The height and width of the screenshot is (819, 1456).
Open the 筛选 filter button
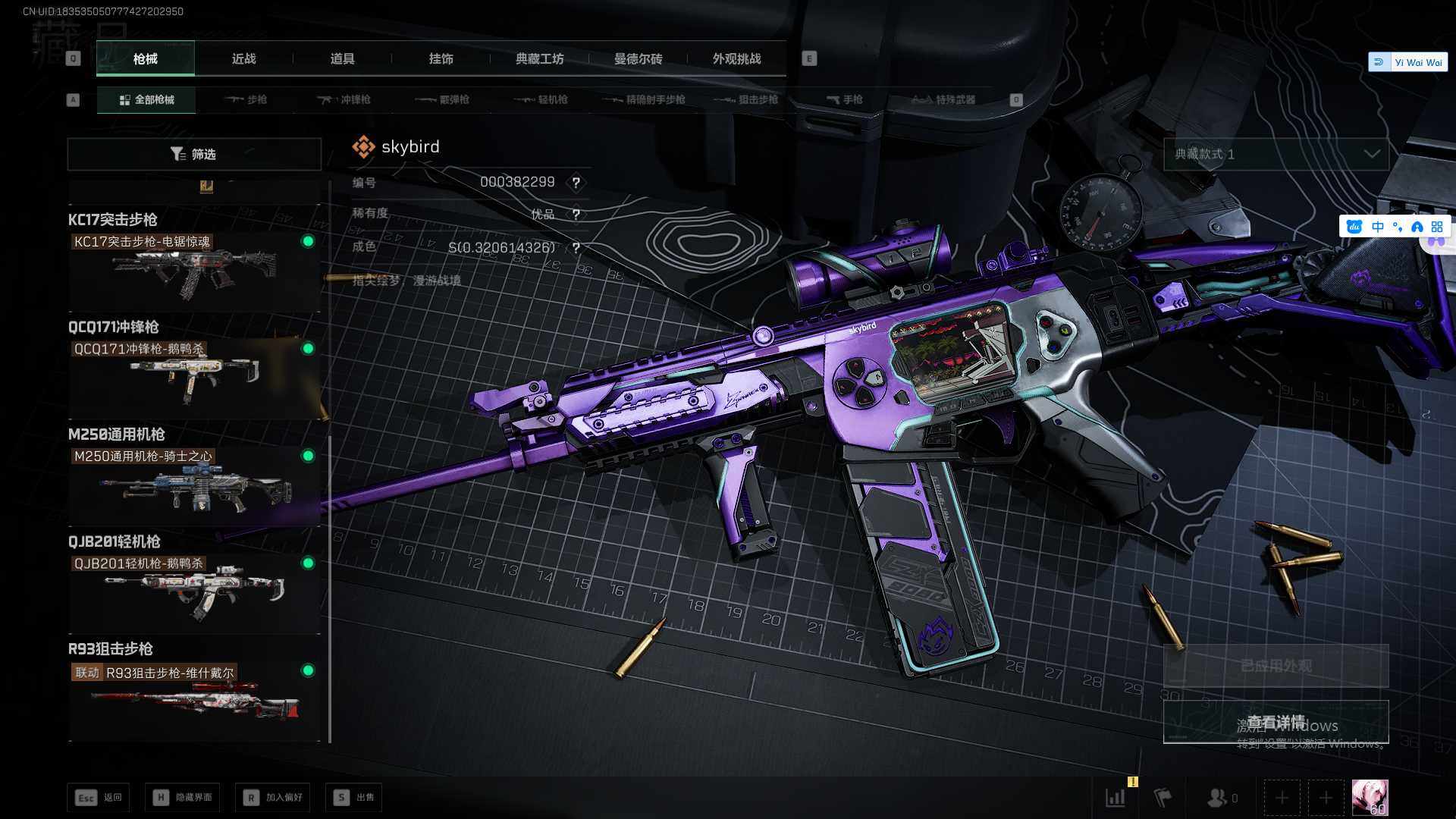[x=194, y=154]
